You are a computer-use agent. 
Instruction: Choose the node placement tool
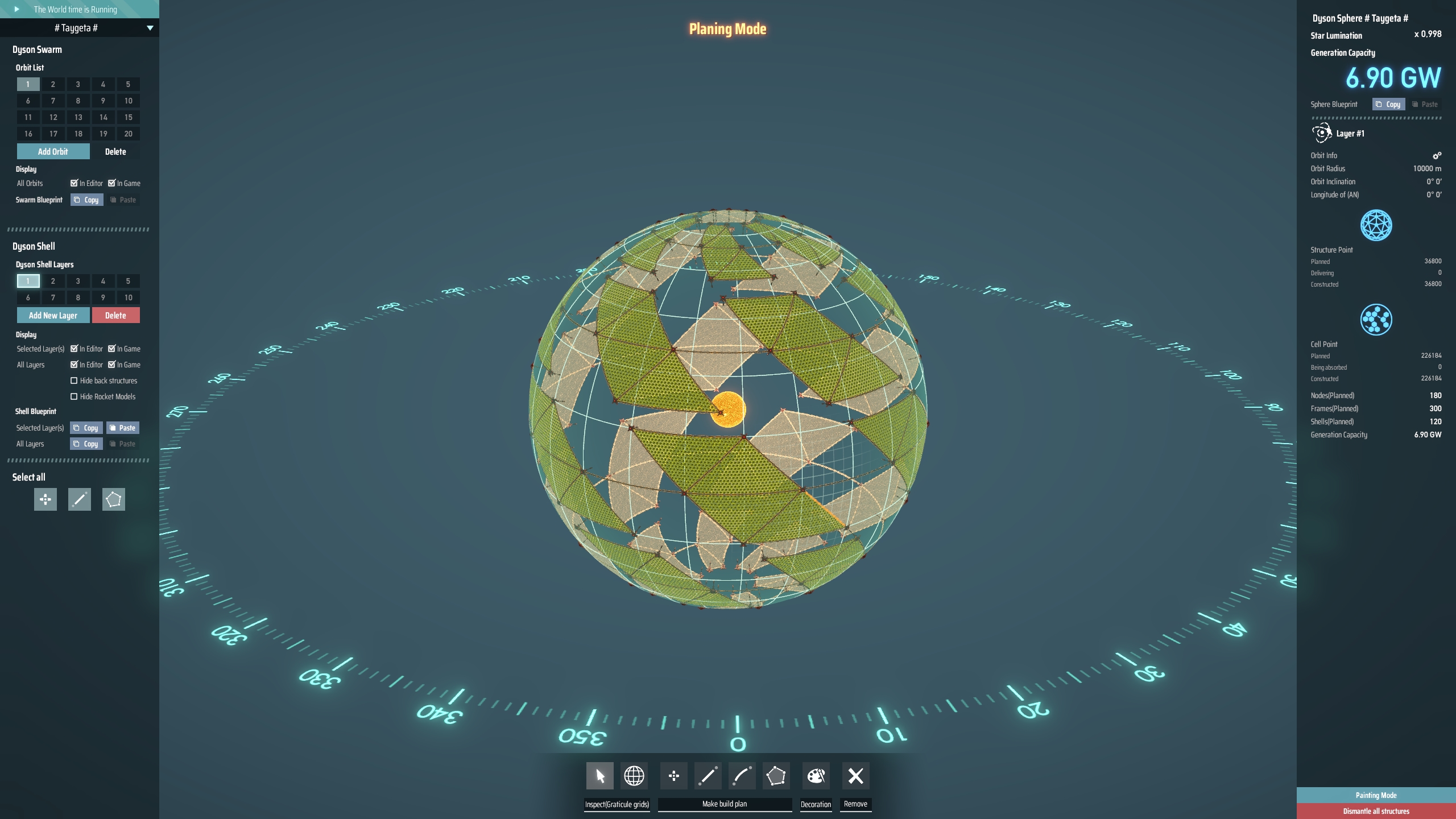[x=675, y=776]
